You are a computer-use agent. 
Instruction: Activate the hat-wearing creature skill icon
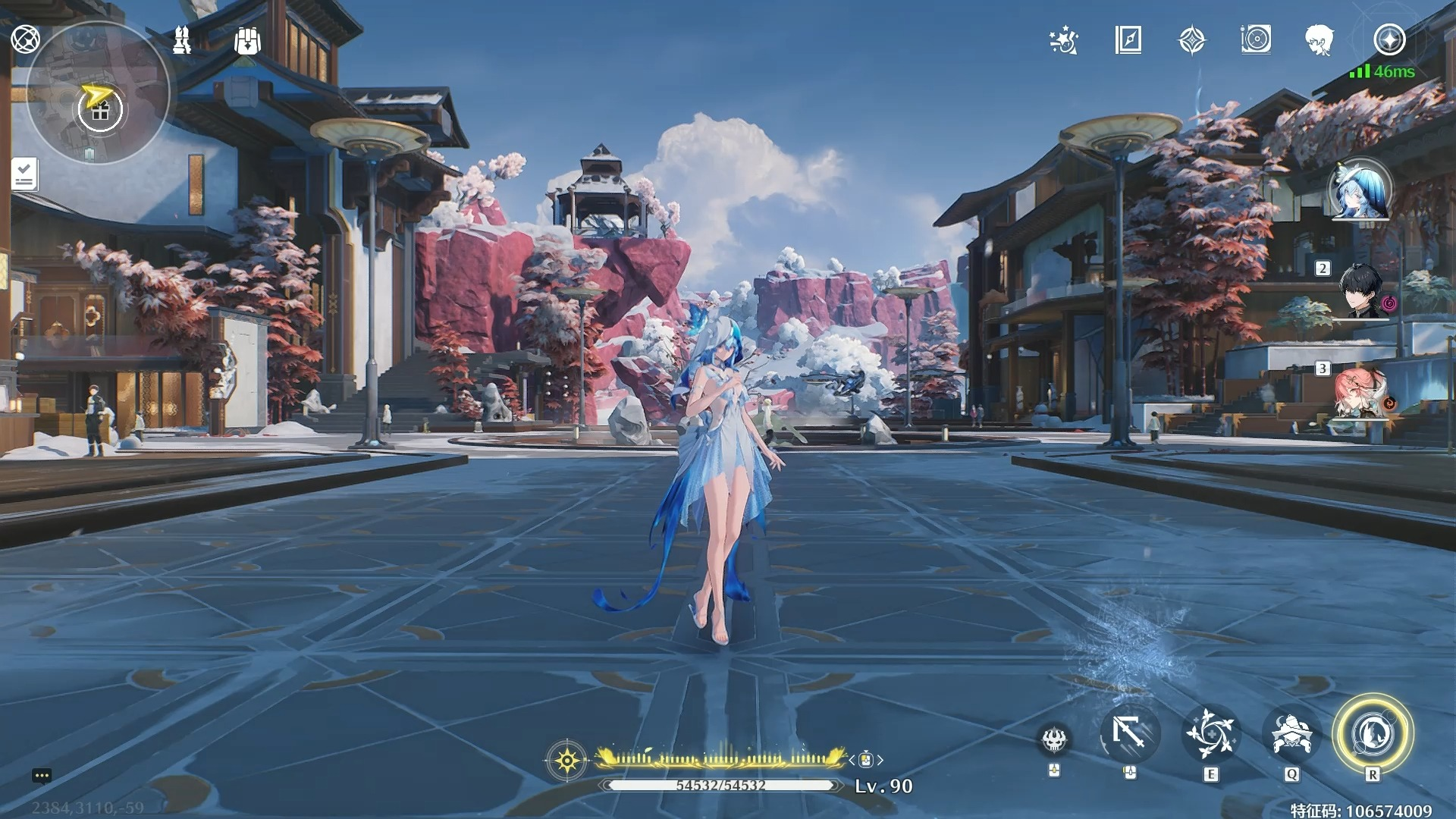[1291, 734]
